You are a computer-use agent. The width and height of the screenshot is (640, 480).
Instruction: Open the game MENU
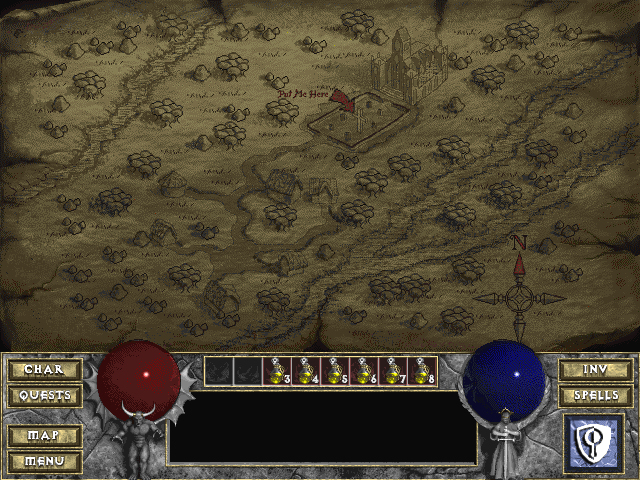point(44,461)
